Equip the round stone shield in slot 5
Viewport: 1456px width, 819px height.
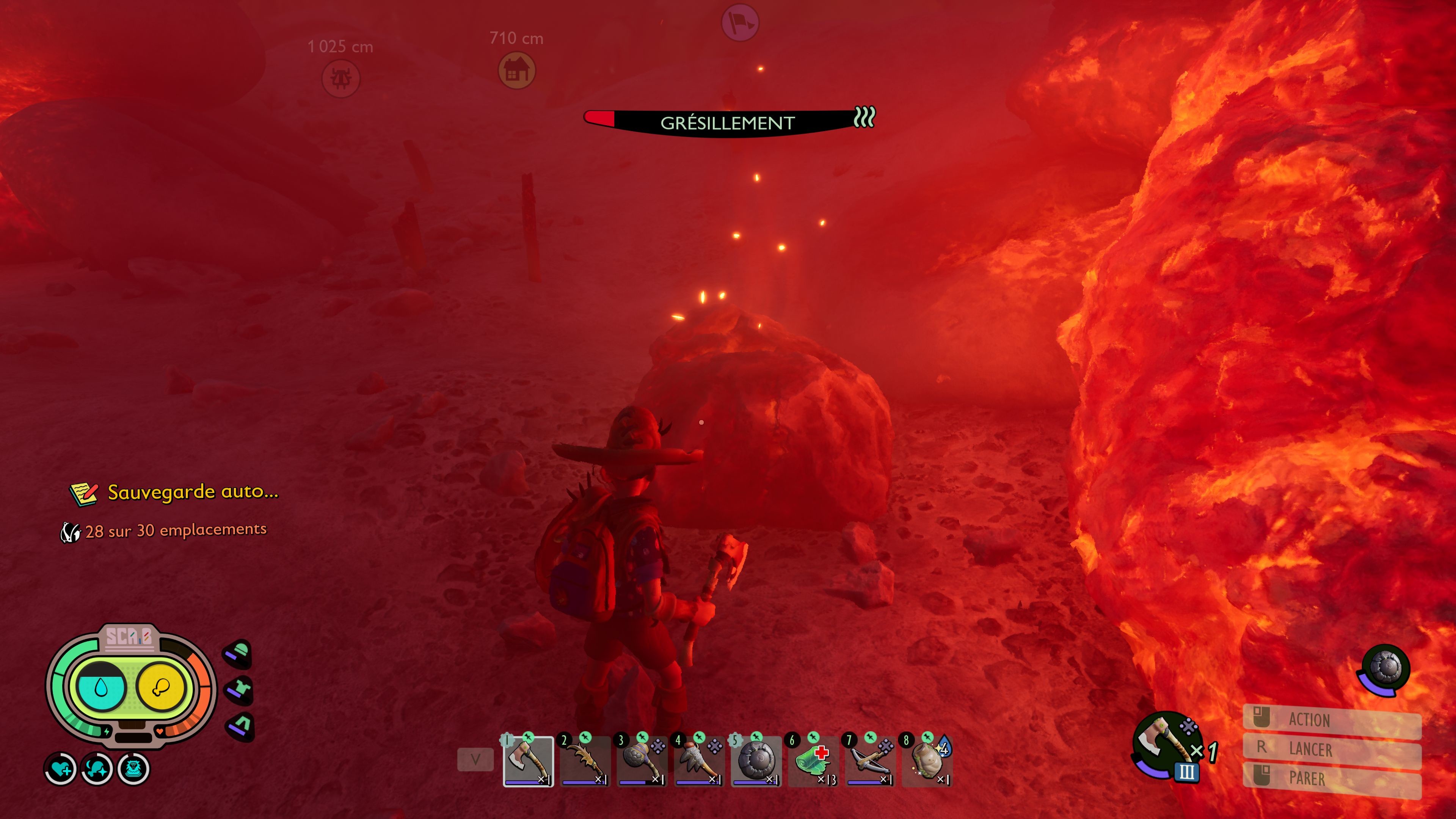pos(756,761)
